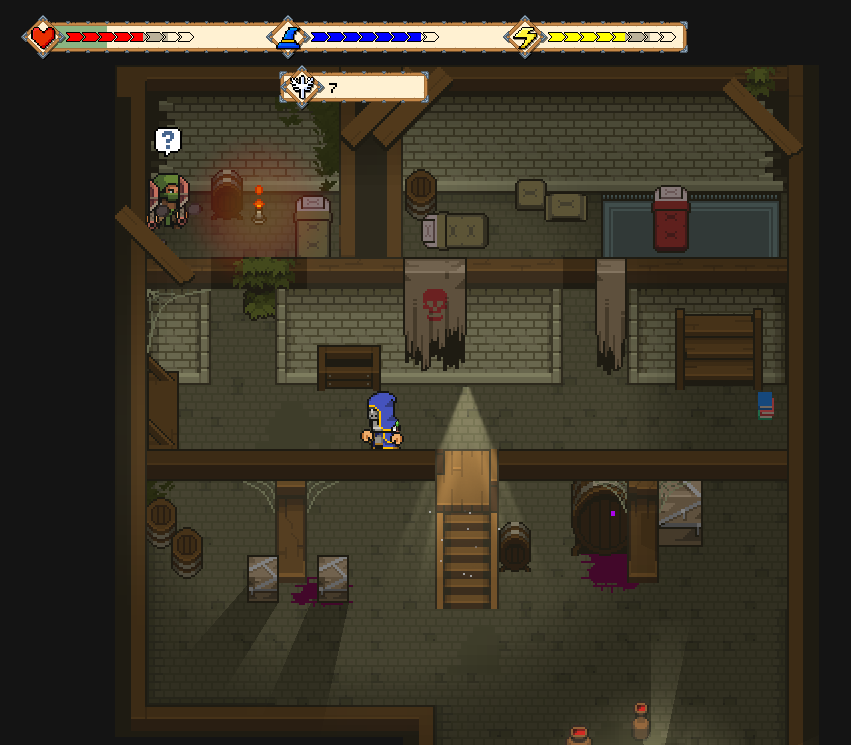
Task: Click the yellow lightning bolt stamina icon
Action: click(525, 37)
